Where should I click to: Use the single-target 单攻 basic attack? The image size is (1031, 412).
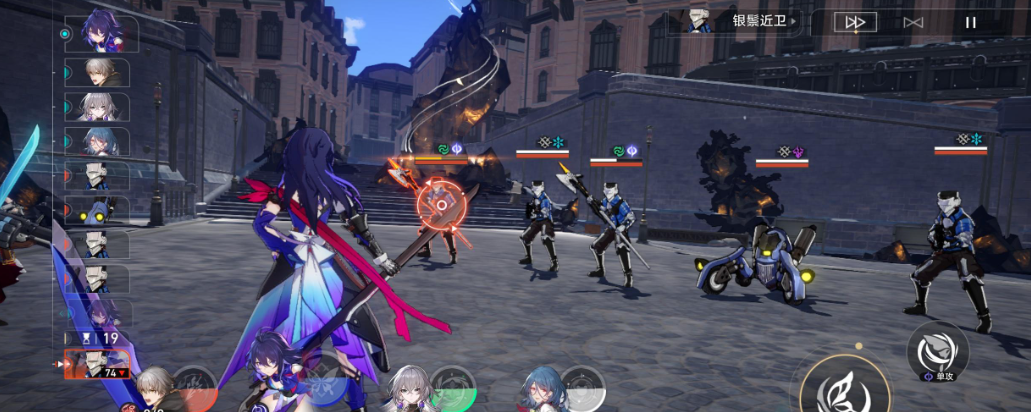(x=937, y=350)
